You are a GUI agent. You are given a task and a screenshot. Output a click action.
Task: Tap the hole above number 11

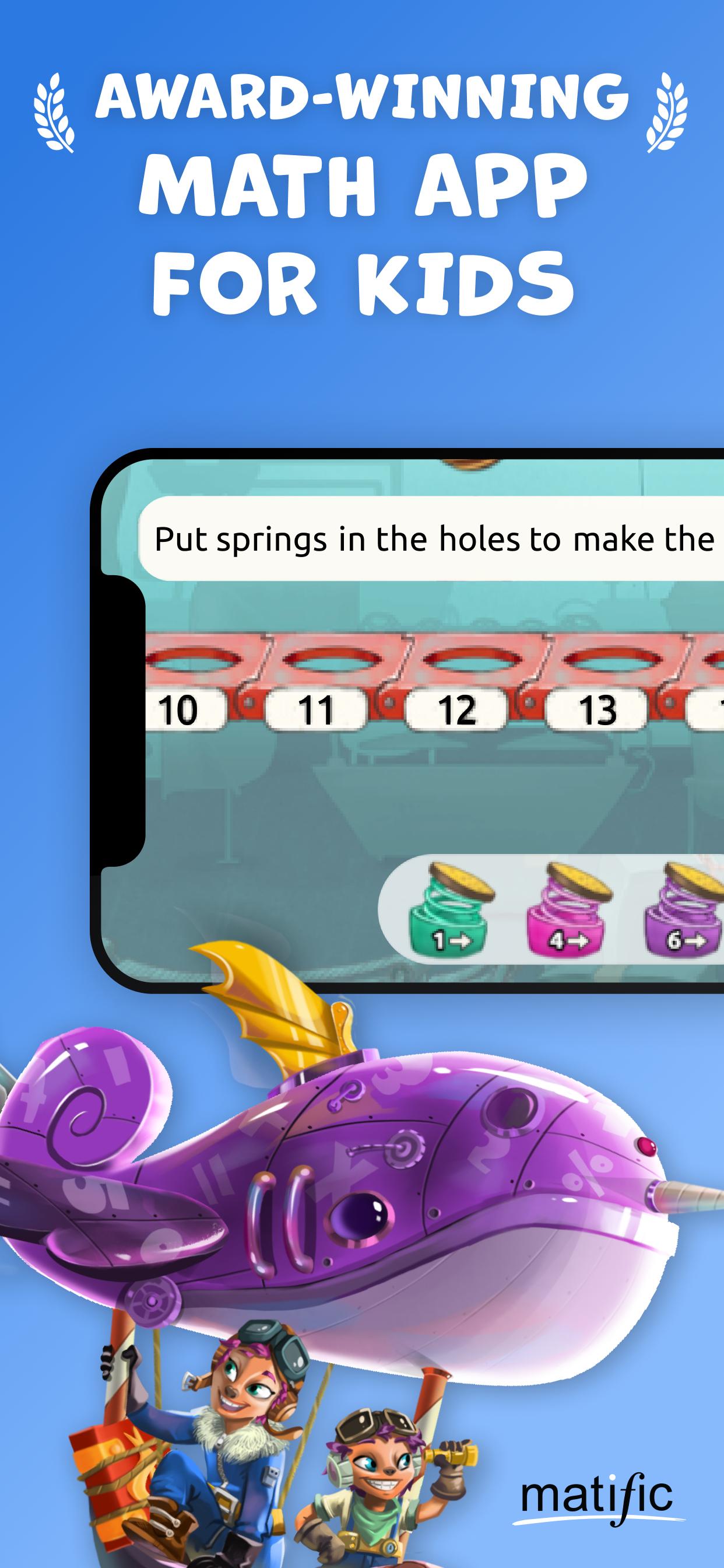[x=331, y=660]
